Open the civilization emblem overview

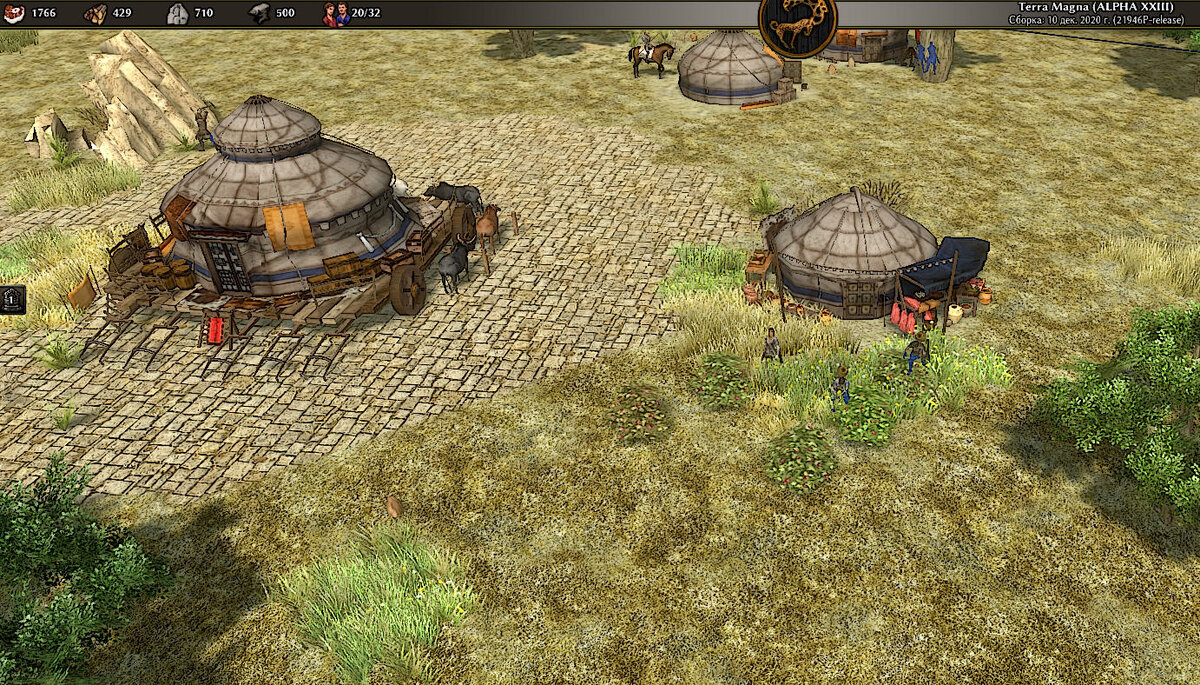point(797,22)
